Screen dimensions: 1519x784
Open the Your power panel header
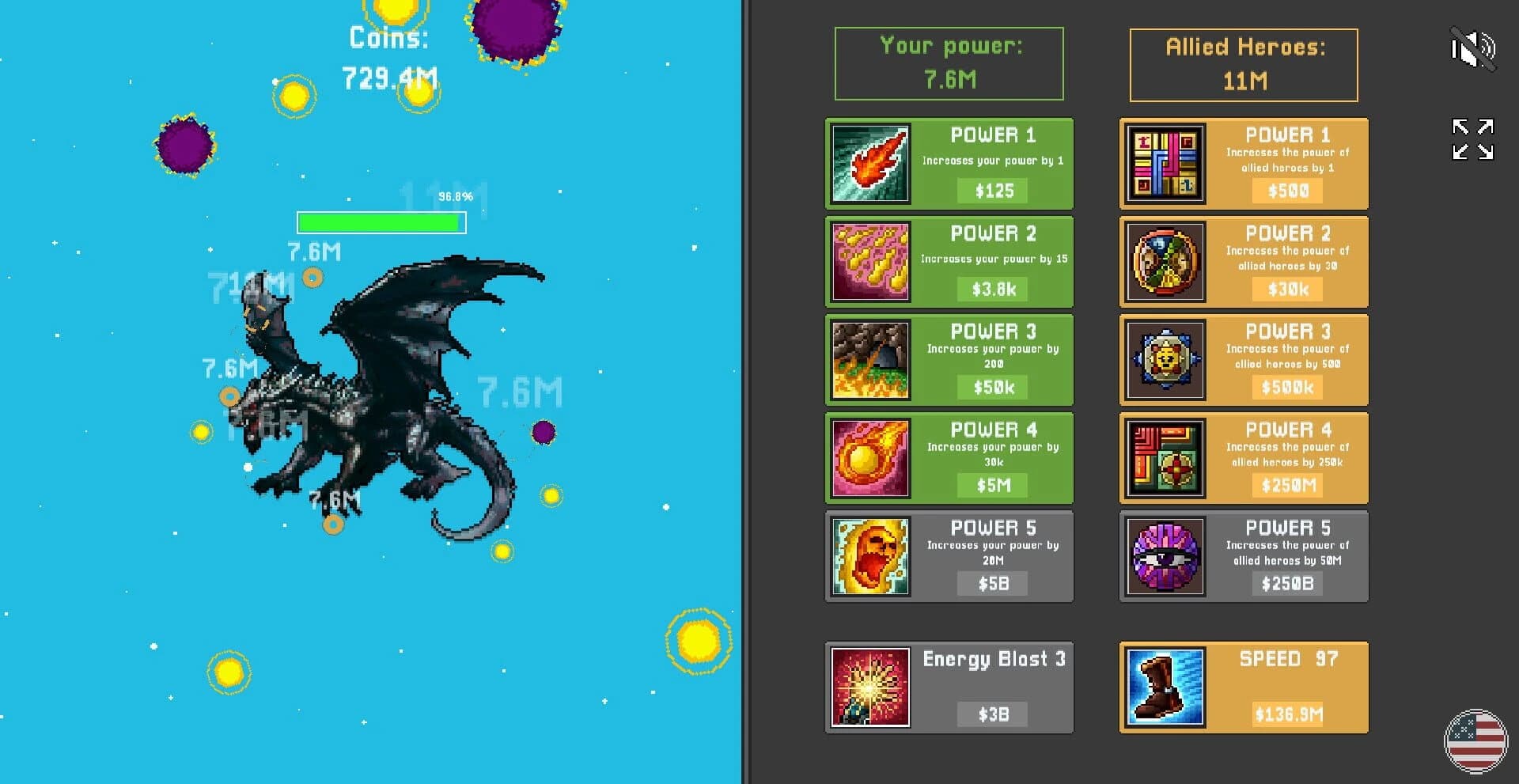click(x=949, y=63)
